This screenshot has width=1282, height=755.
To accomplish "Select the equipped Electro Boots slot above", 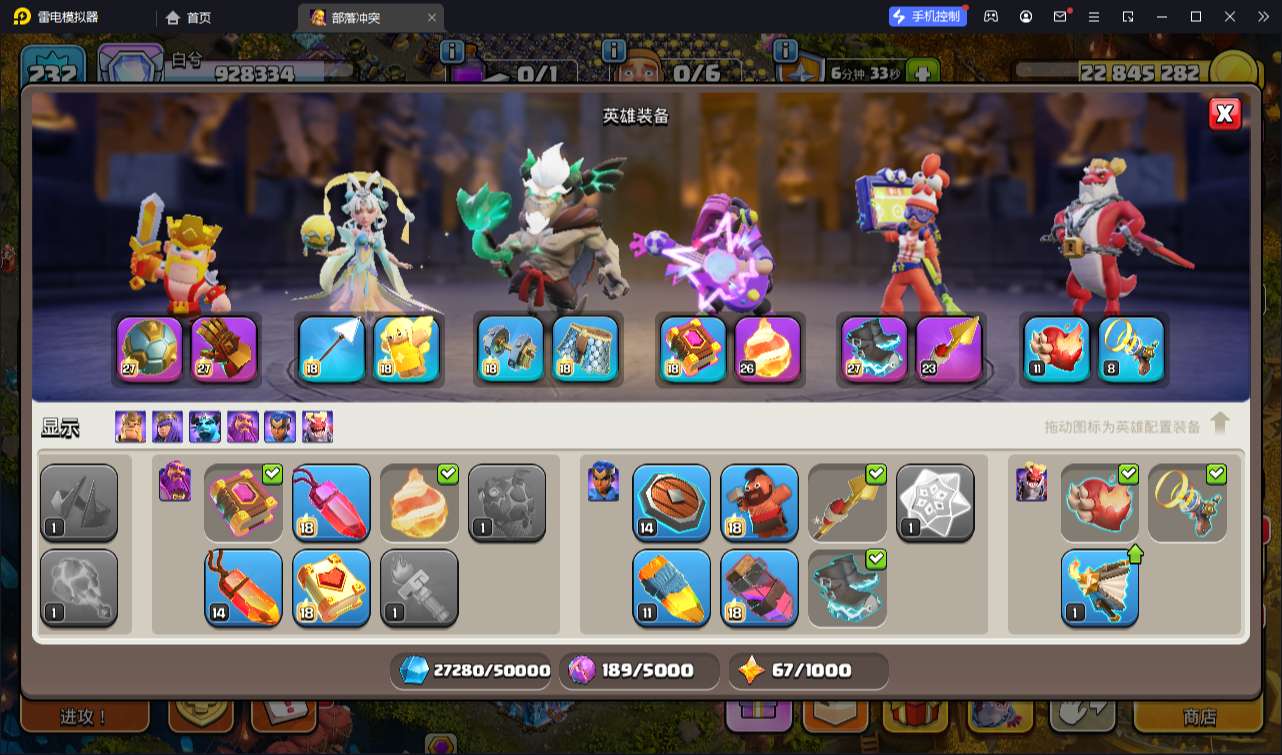I will tap(874, 350).
